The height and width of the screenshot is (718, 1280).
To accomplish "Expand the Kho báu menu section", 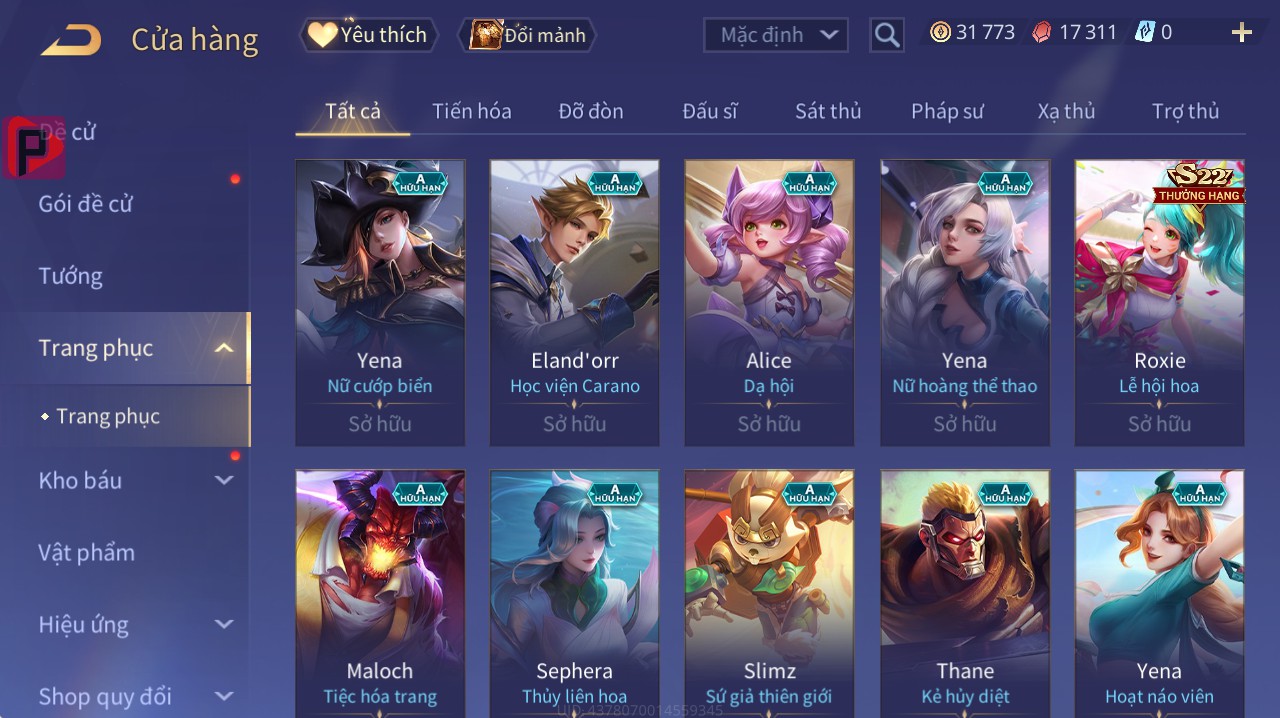I will click(x=135, y=481).
